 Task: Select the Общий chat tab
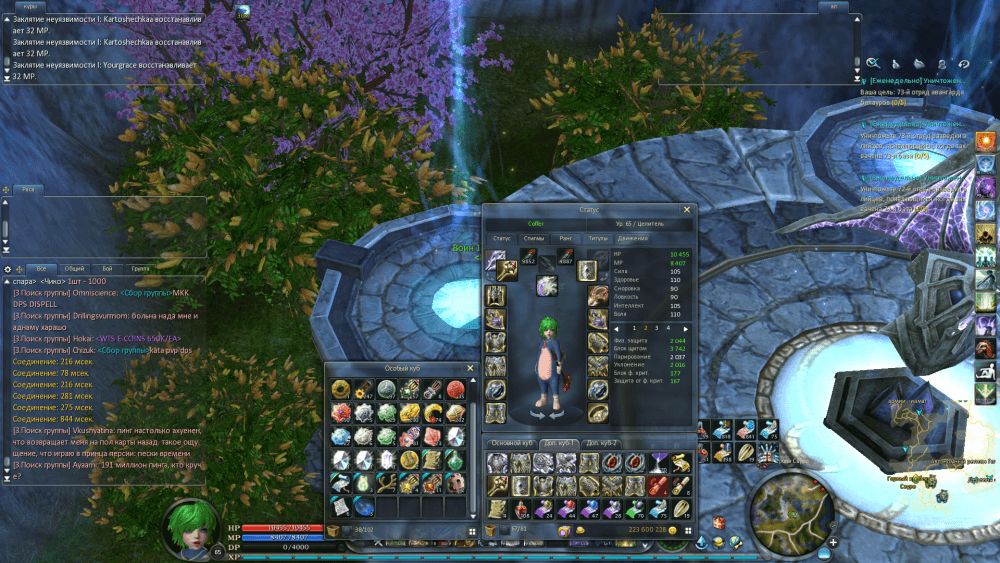[x=74, y=269]
